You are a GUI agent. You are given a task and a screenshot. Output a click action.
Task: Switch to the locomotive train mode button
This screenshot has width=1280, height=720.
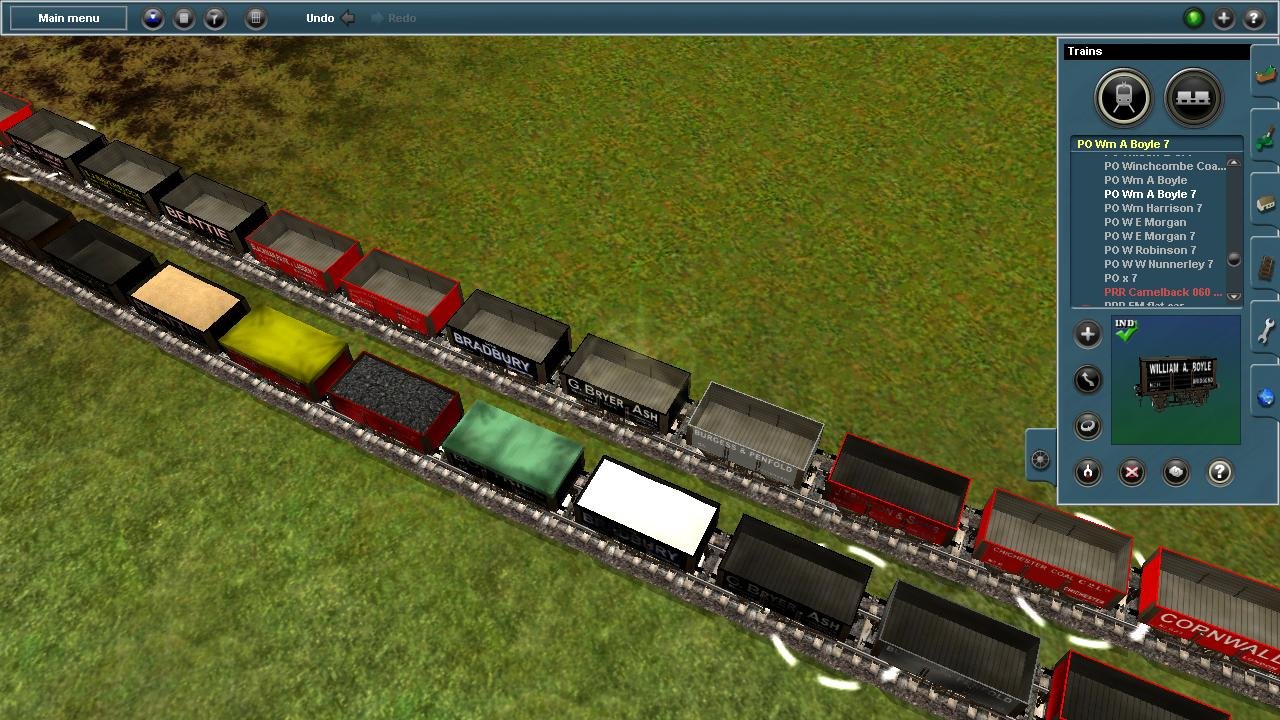click(x=1124, y=97)
